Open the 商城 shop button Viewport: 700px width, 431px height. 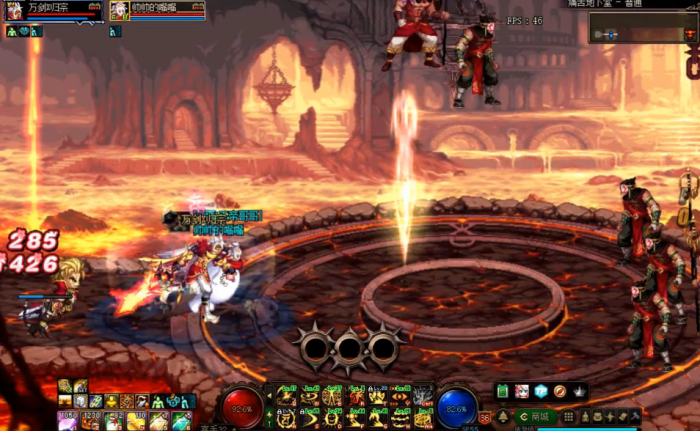(x=535, y=416)
